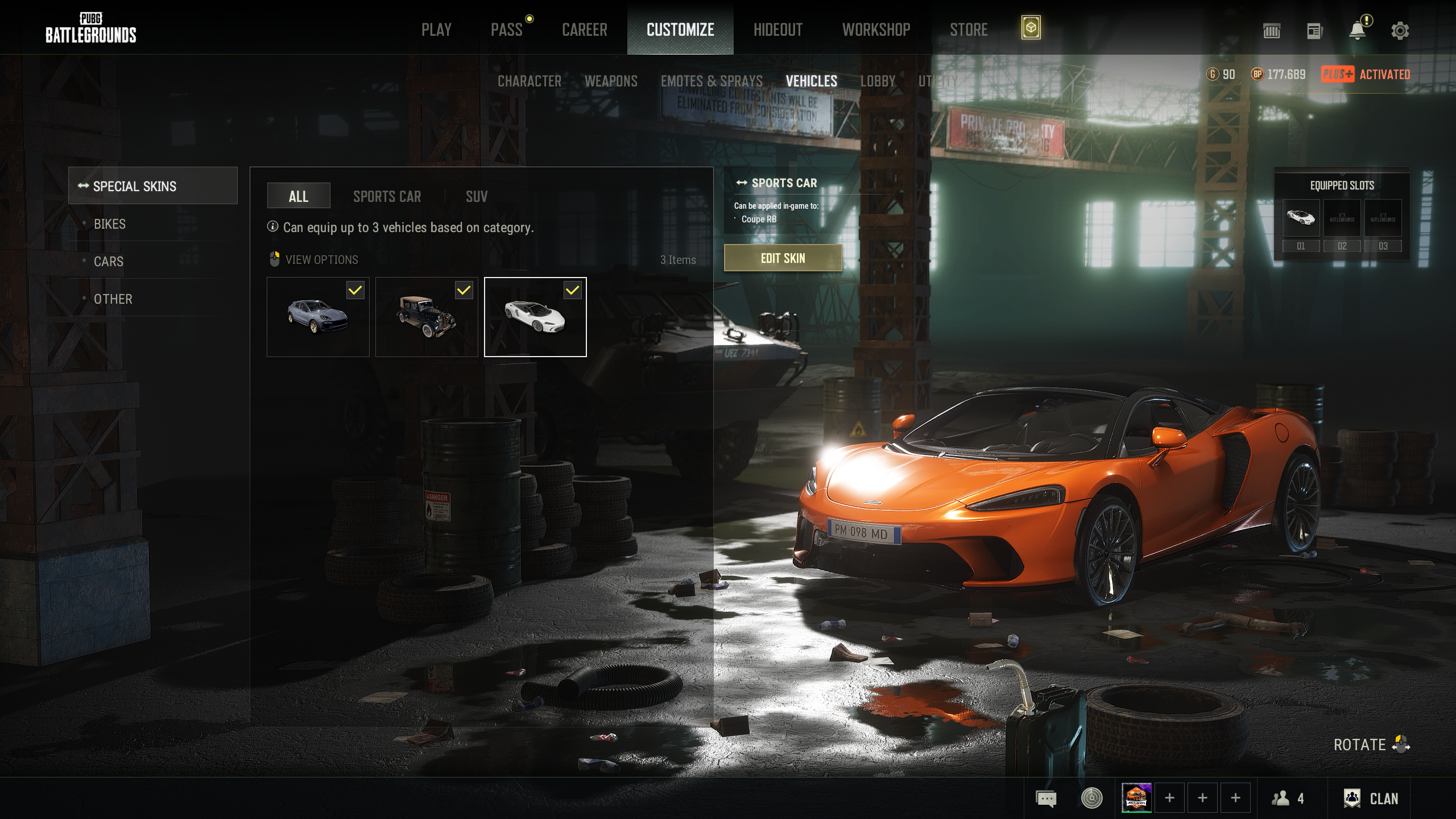
Task: Select the blue SUV skin thumbnail
Action: tap(318, 317)
